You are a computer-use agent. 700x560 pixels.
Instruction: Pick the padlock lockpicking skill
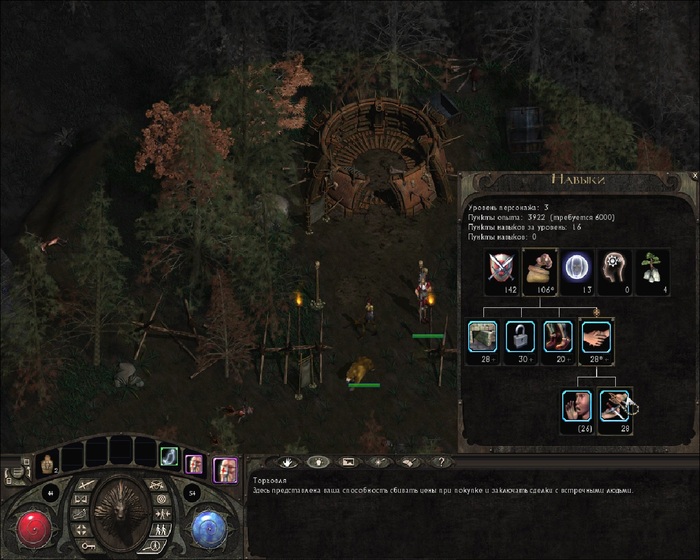tap(521, 335)
